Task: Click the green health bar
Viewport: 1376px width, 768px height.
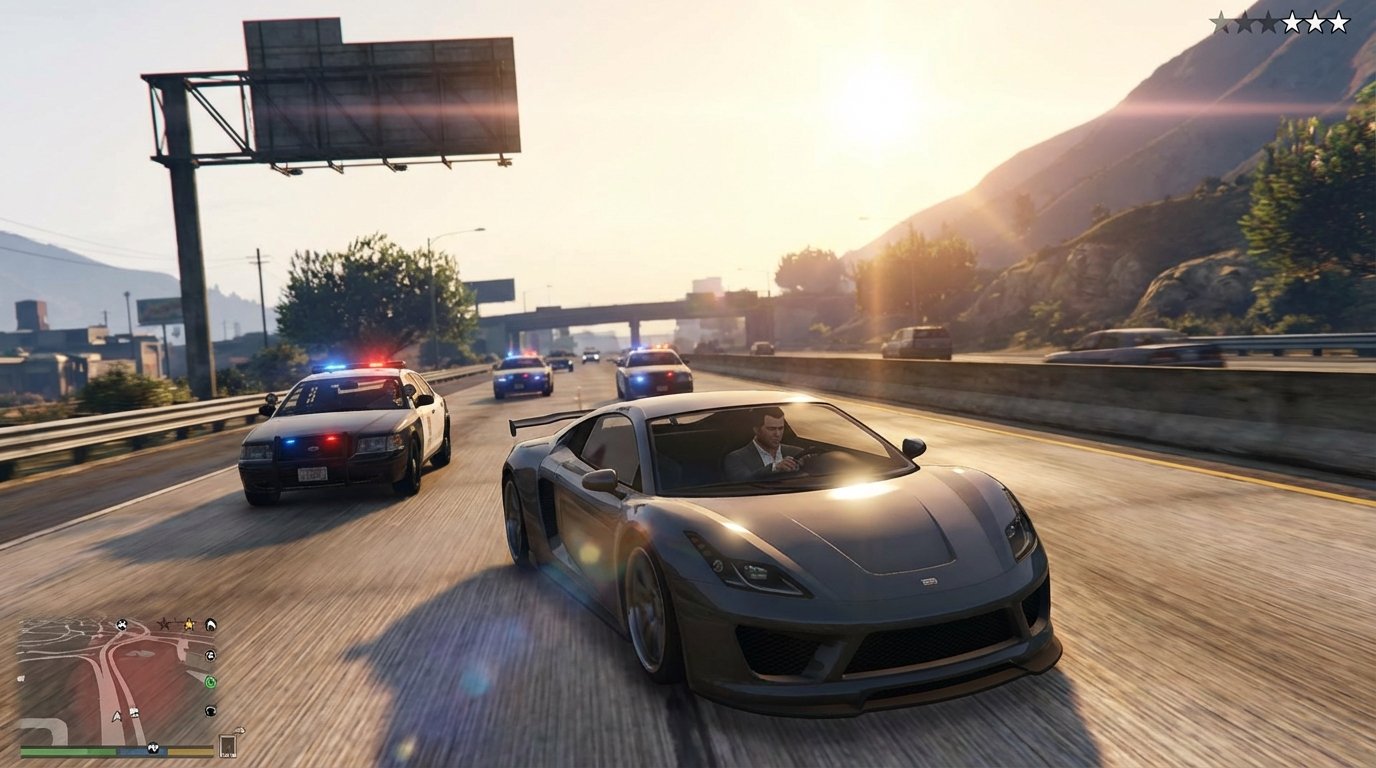Action: point(69,750)
